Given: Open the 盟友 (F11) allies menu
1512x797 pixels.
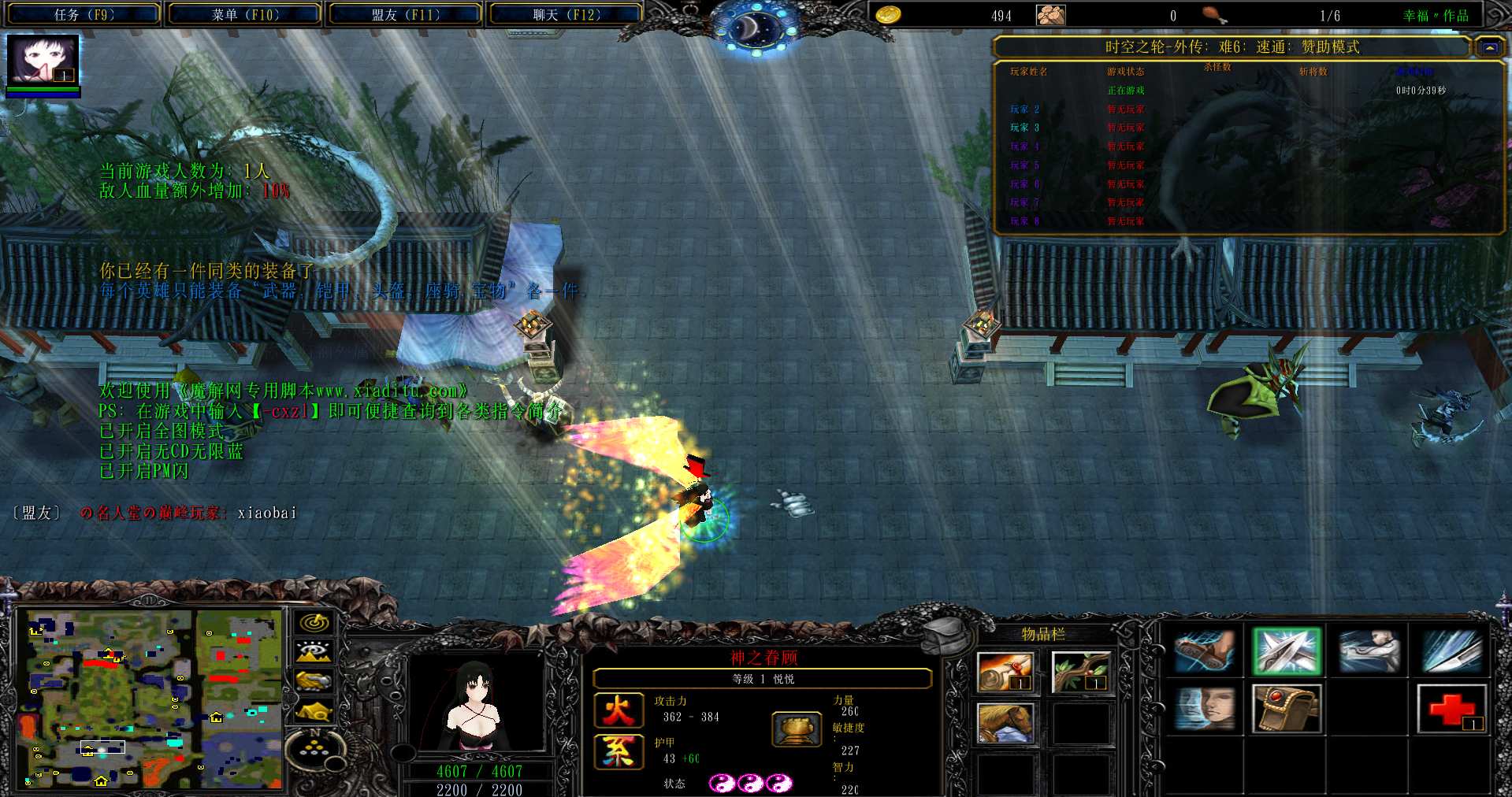Looking at the screenshot, I should click(405, 14).
